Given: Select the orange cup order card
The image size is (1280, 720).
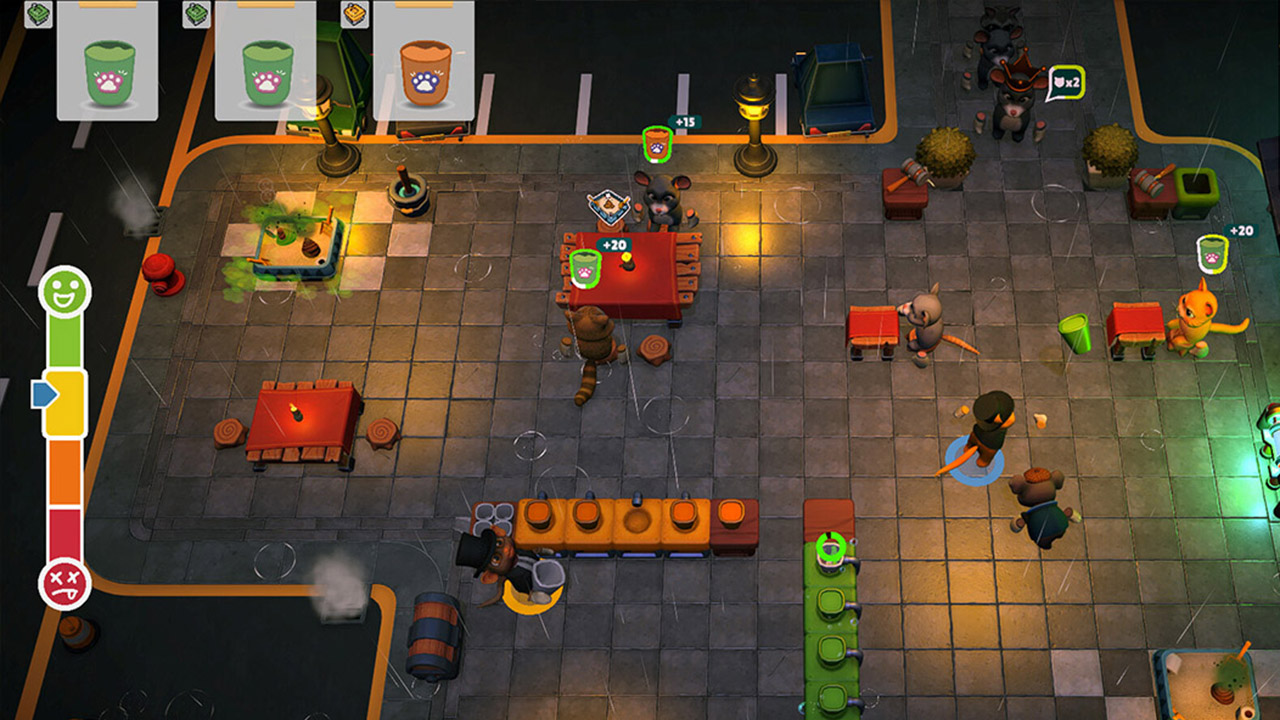Looking at the screenshot, I should click(x=424, y=62).
